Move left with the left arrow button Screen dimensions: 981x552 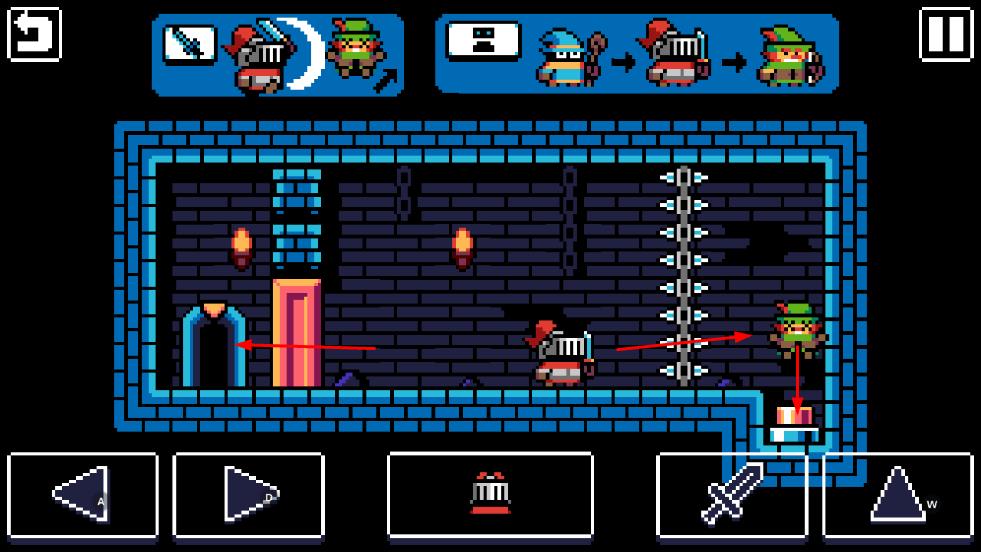click(83, 494)
